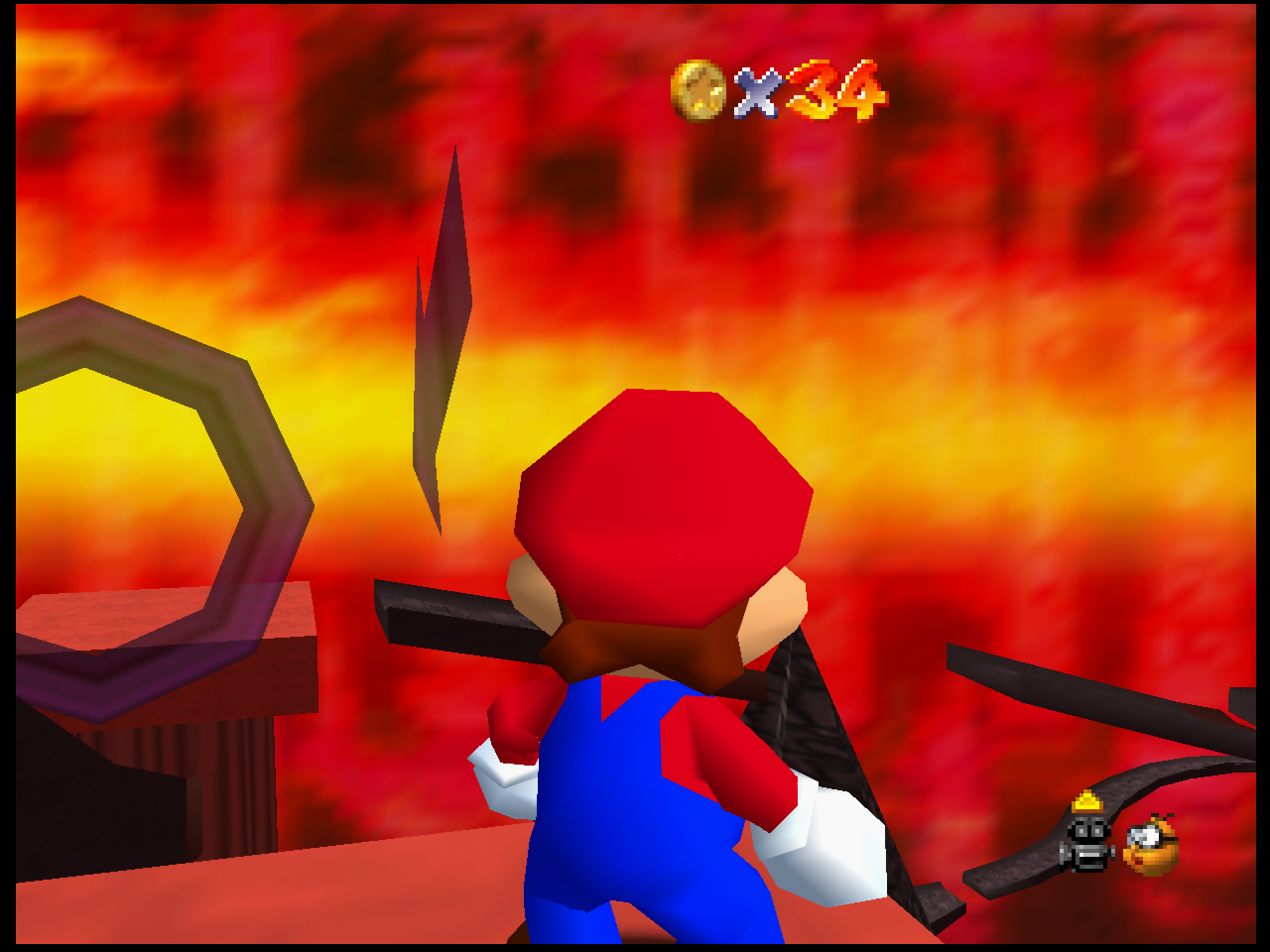Select the Lakitu camera mode icon
This screenshot has height=952, width=1270.
(1151, 845)
